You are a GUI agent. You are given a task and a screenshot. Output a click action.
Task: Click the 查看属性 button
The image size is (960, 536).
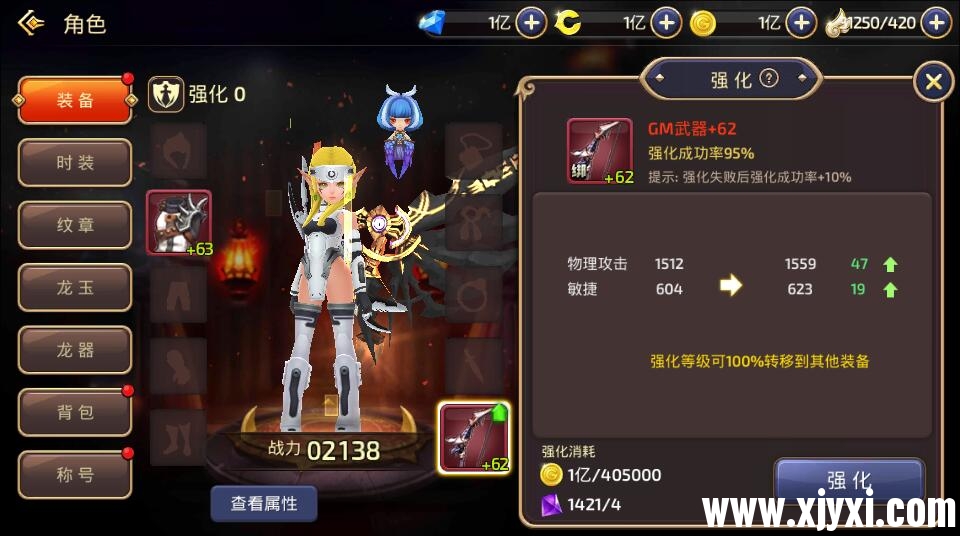[x=264, y=503]
